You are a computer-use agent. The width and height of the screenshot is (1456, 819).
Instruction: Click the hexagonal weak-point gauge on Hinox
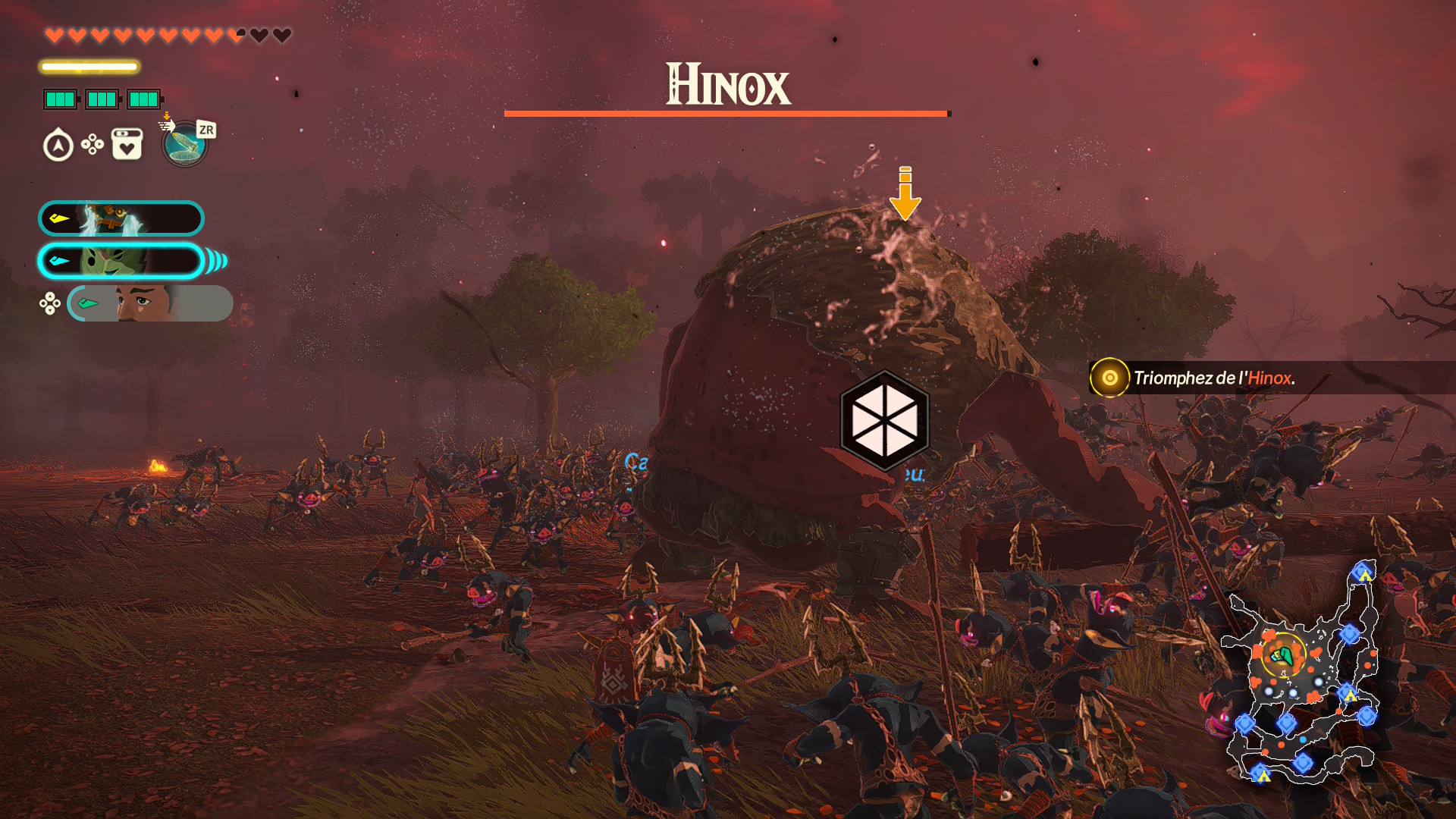click(x=884, y=420)
